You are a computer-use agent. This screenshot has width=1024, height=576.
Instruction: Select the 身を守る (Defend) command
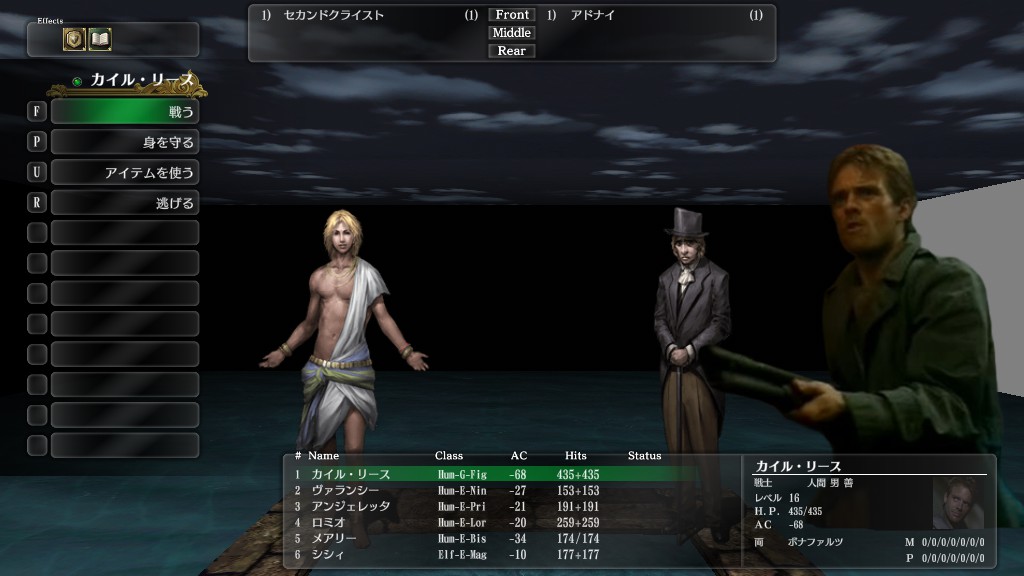pos(124,142)
